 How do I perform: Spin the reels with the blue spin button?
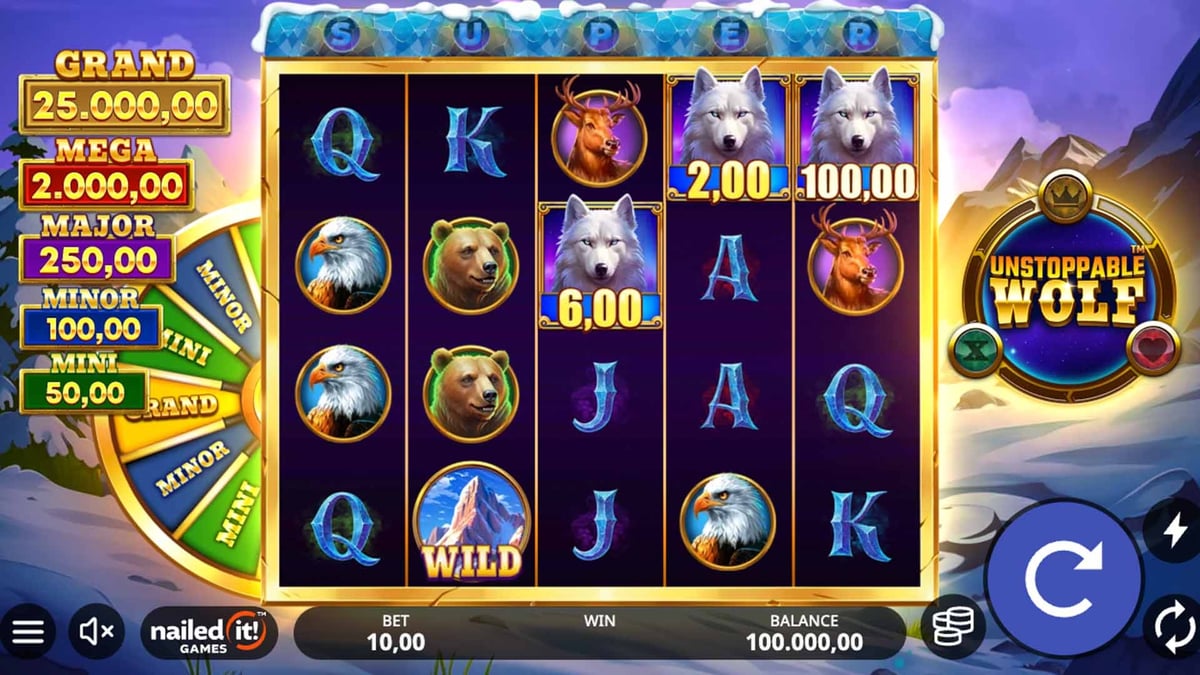pyautogui.click(x=1063, y=578)
